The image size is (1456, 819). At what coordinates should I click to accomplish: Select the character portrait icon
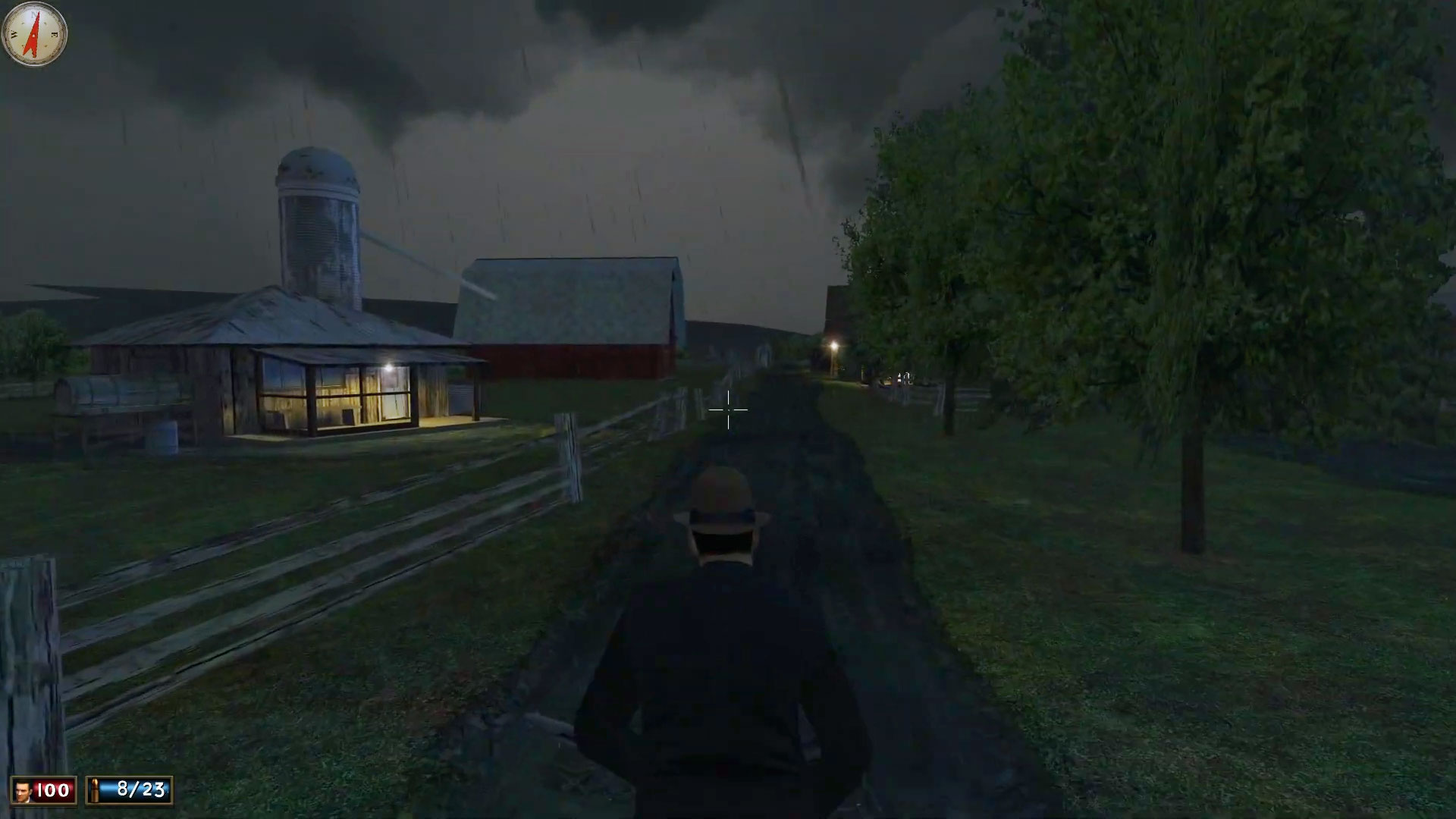tap(23, 791)
